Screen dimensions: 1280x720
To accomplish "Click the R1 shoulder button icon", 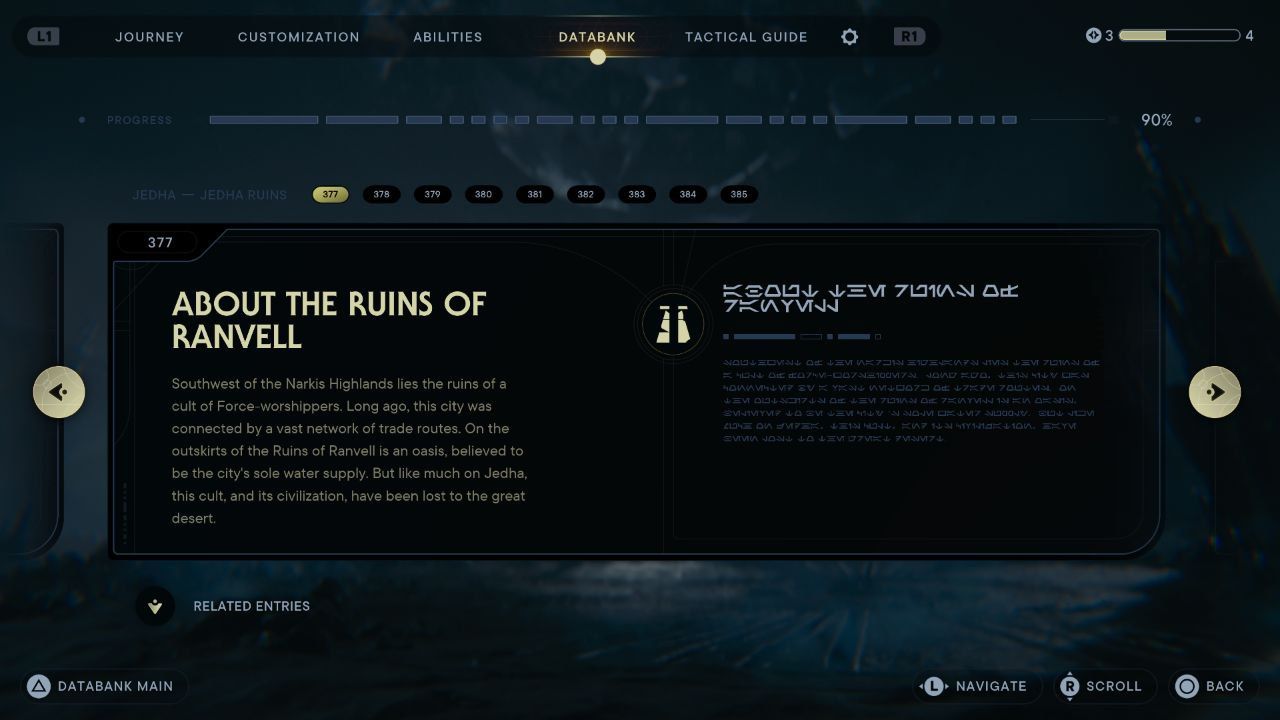I will 908,36.
